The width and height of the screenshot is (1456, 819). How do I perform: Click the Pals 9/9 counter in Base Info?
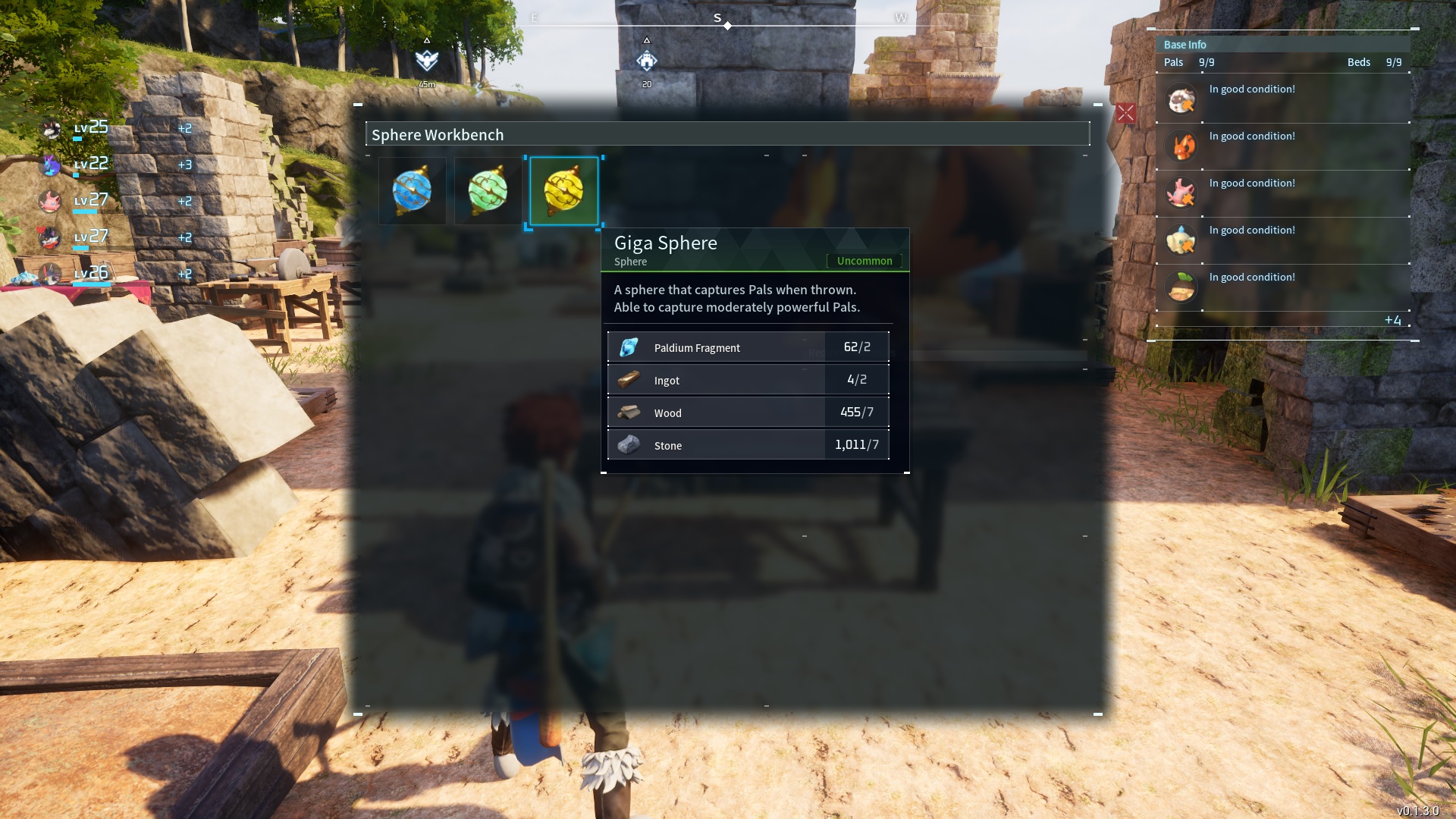1193,62
